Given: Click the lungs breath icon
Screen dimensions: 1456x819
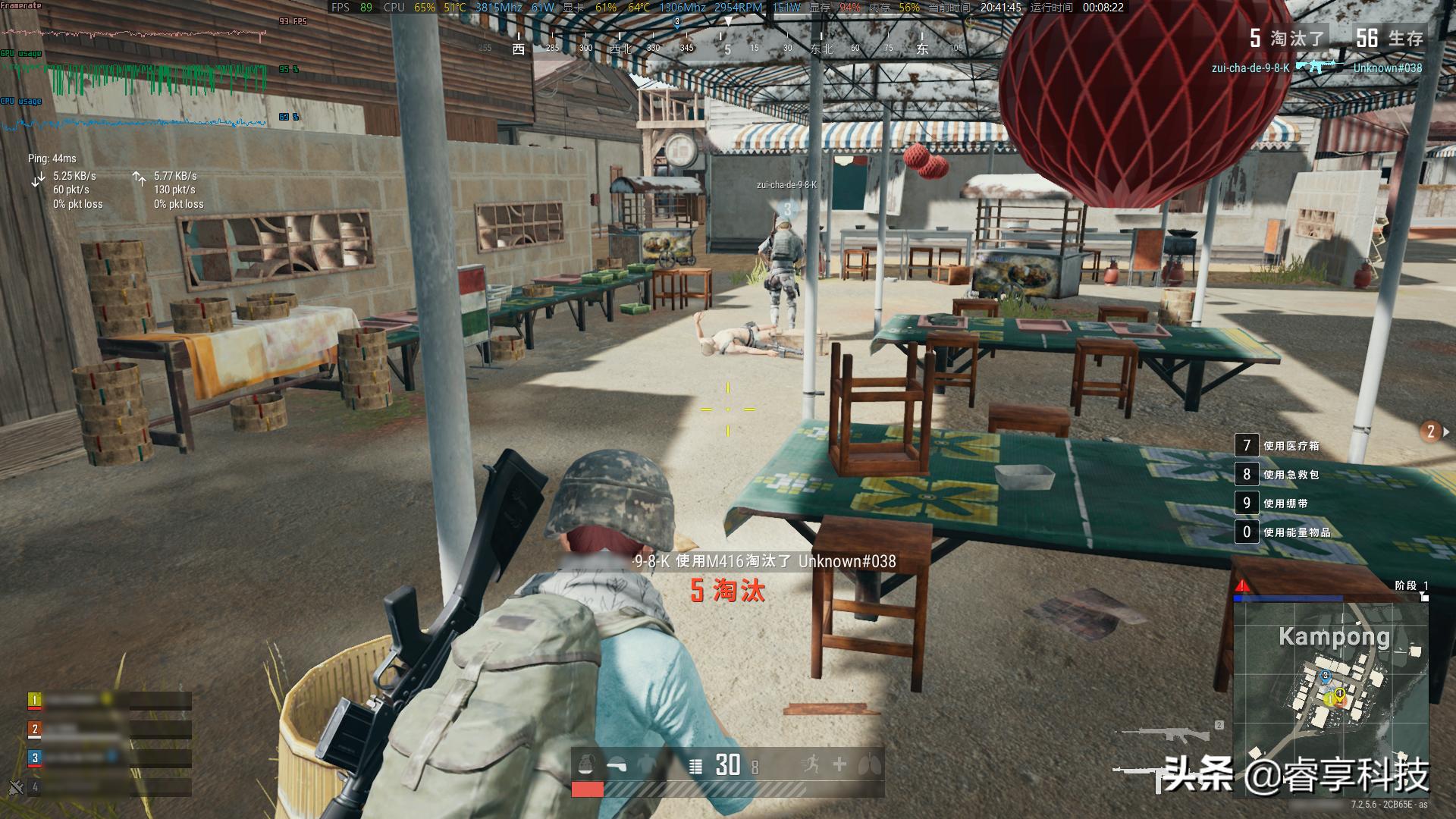Looking at the screenshot, I should click(868, 765).
